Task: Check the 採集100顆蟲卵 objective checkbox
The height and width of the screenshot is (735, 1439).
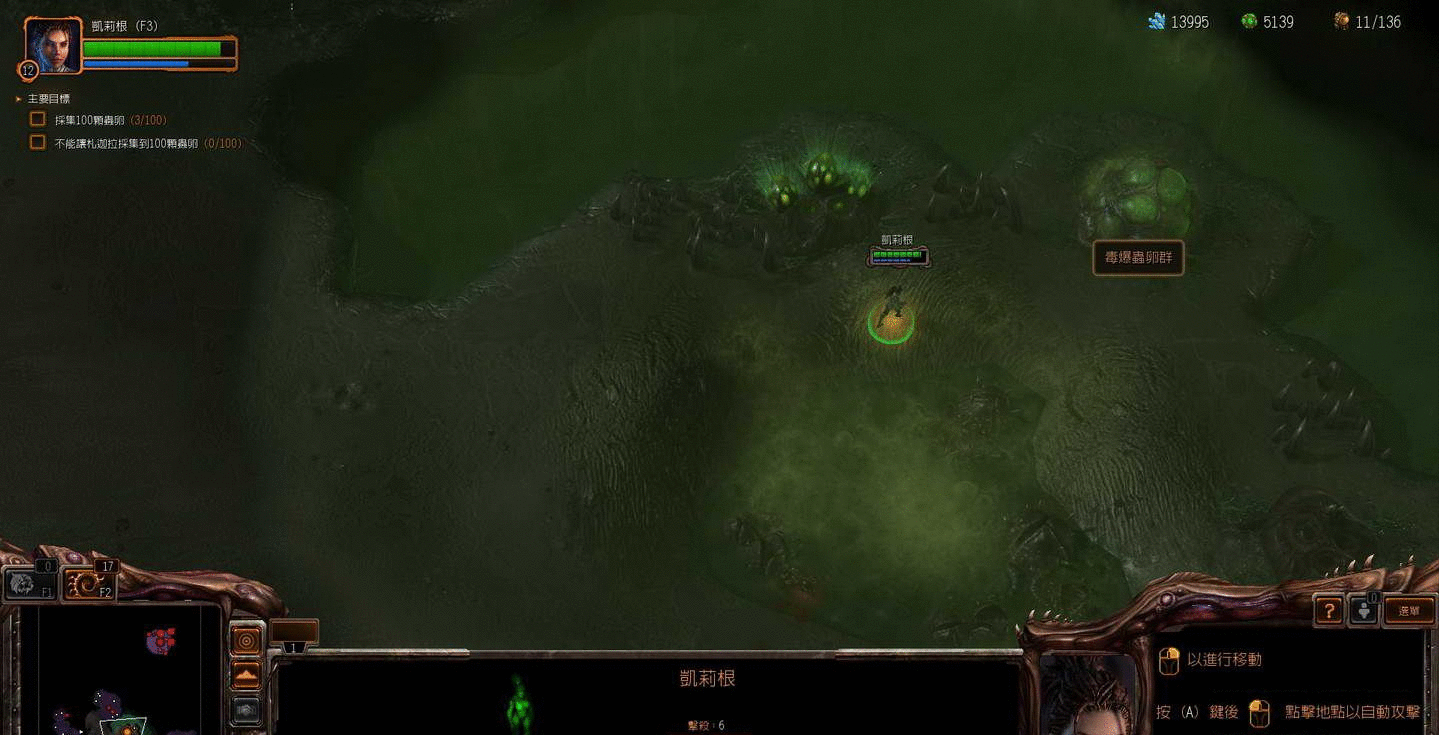Action: coord(37,119)
